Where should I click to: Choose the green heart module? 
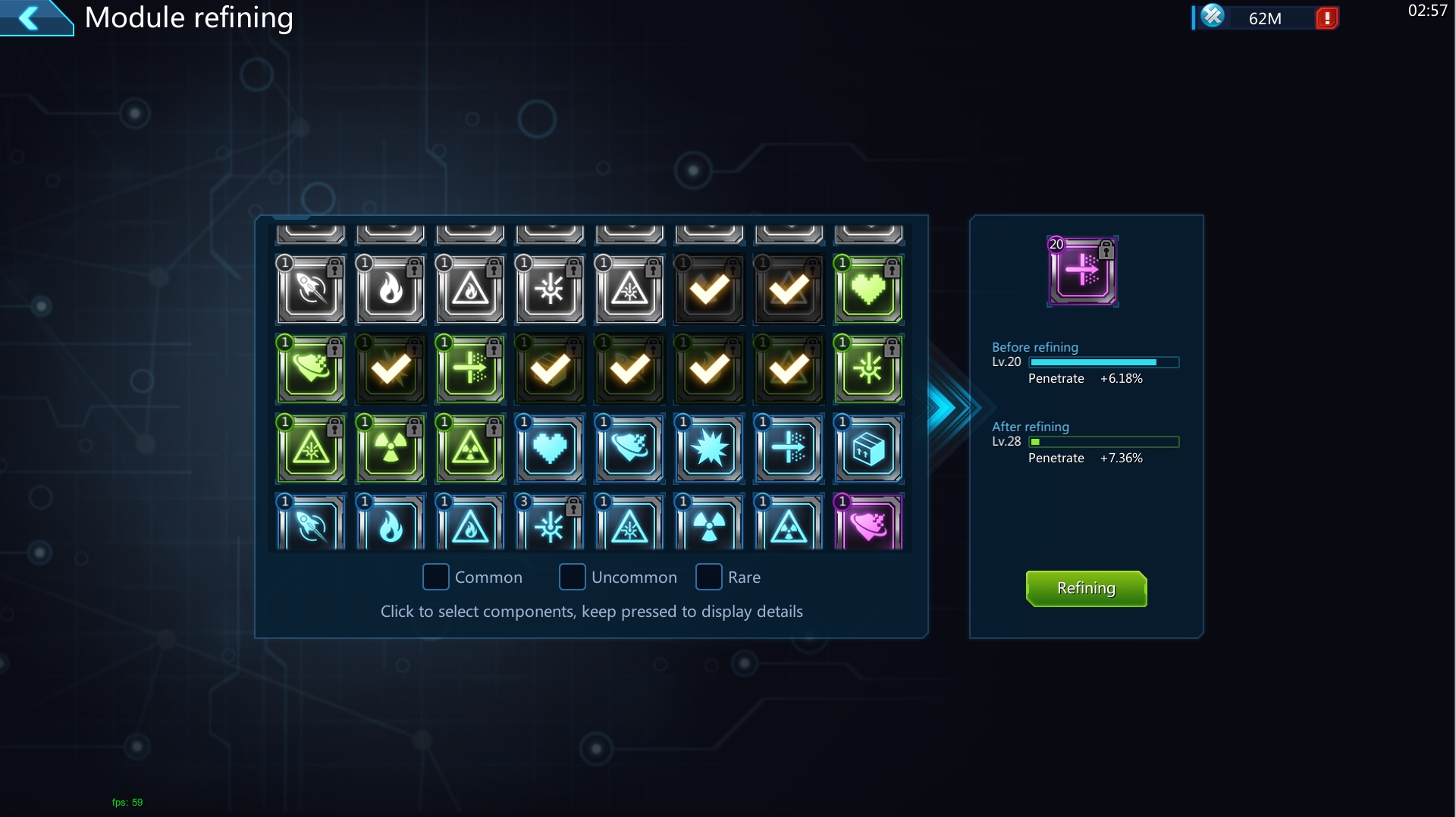pyautogui.click(x=868, y=290)
